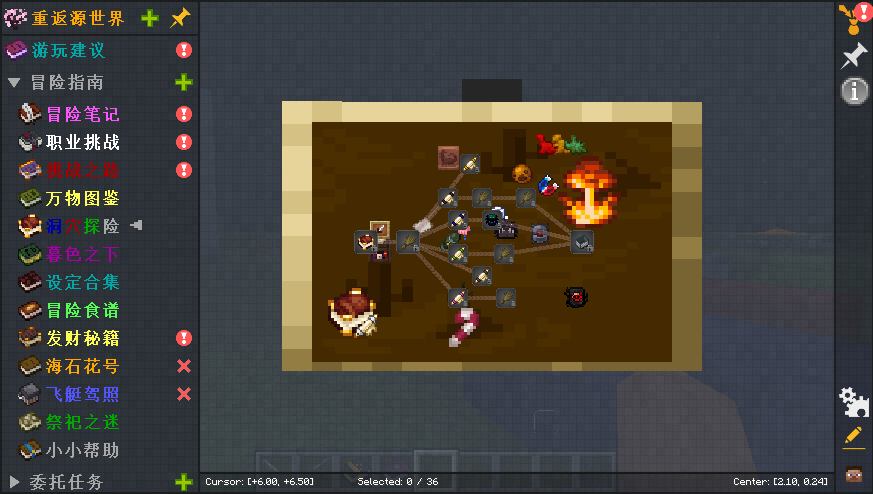Open the gears settings icon
Image resolution: width=873 pixels, height=494 pixels.
click(853, 402)
